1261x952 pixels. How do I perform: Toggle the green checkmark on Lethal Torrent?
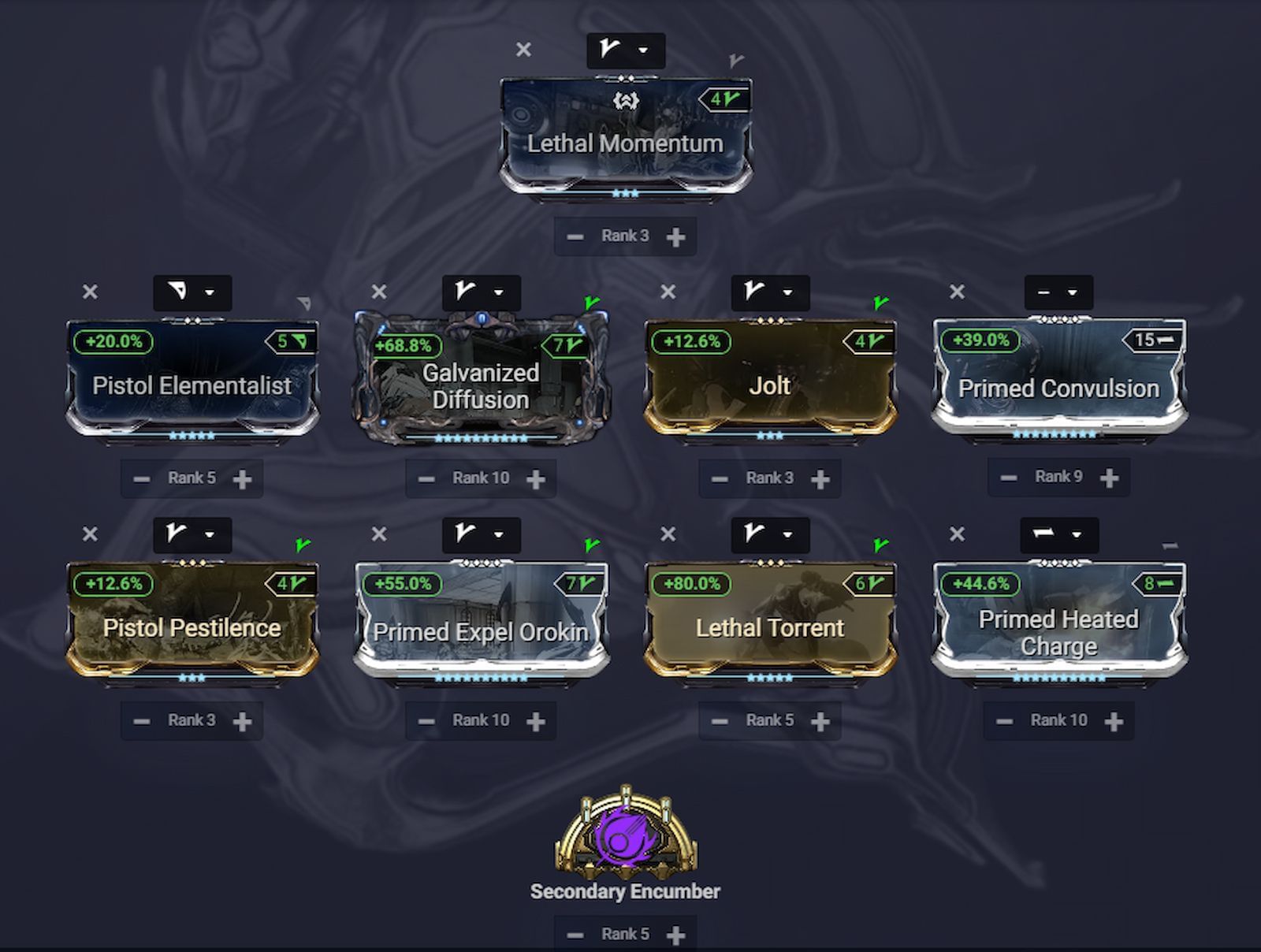(878, 544)
